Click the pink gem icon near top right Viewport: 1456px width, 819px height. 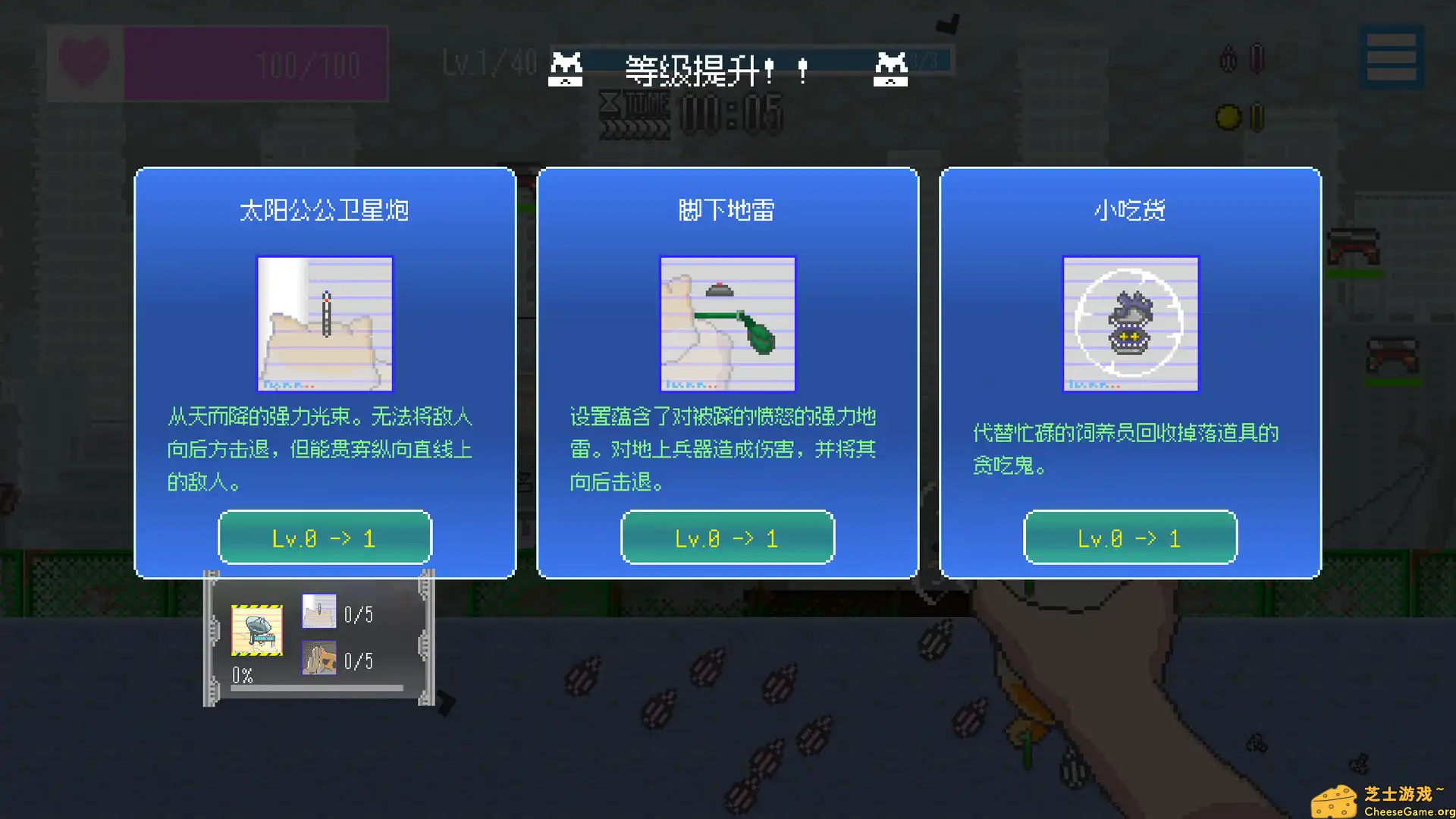[1257, 58]
